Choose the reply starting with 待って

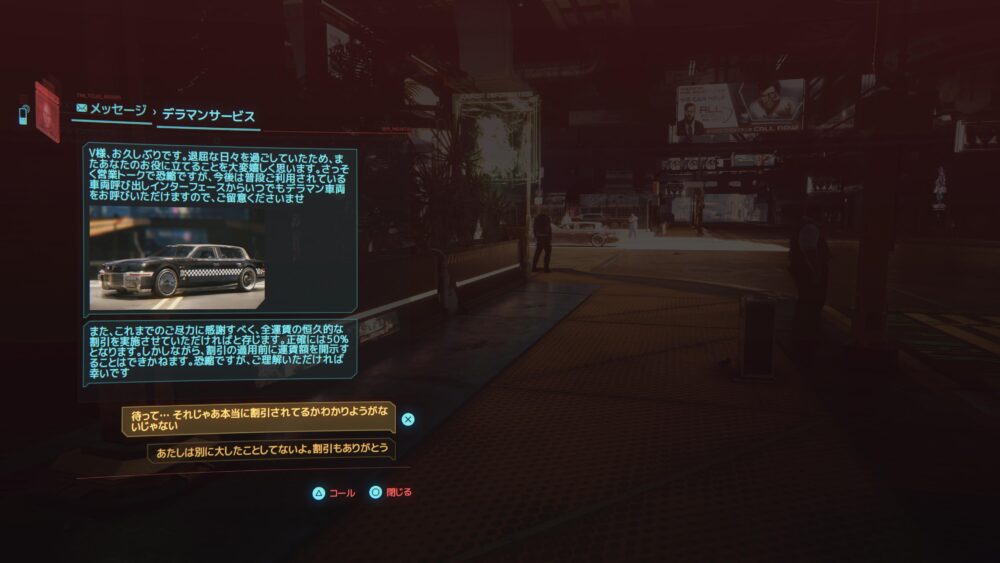click(258, 419)
